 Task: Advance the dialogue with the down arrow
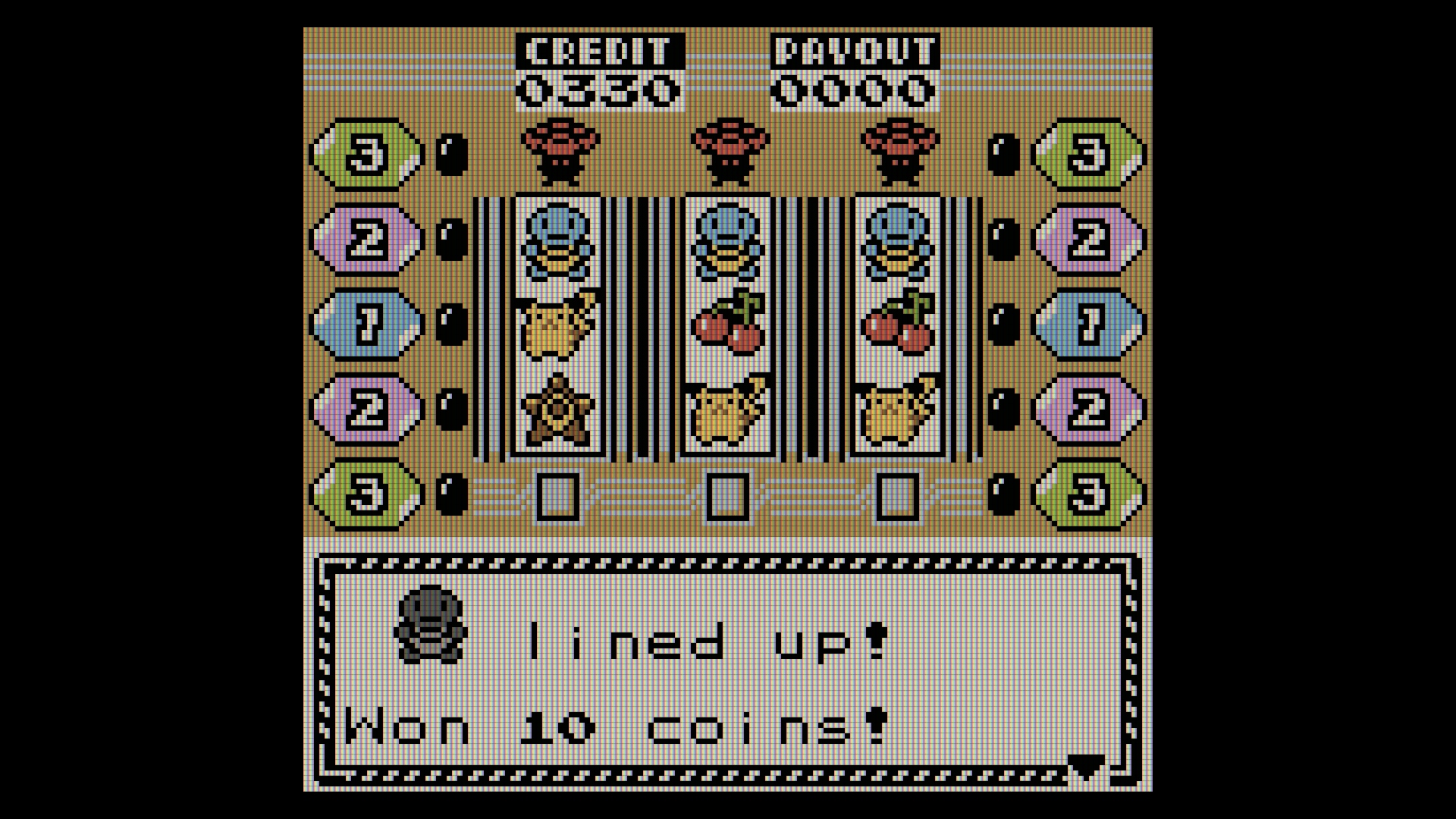tap(1085, 768)
